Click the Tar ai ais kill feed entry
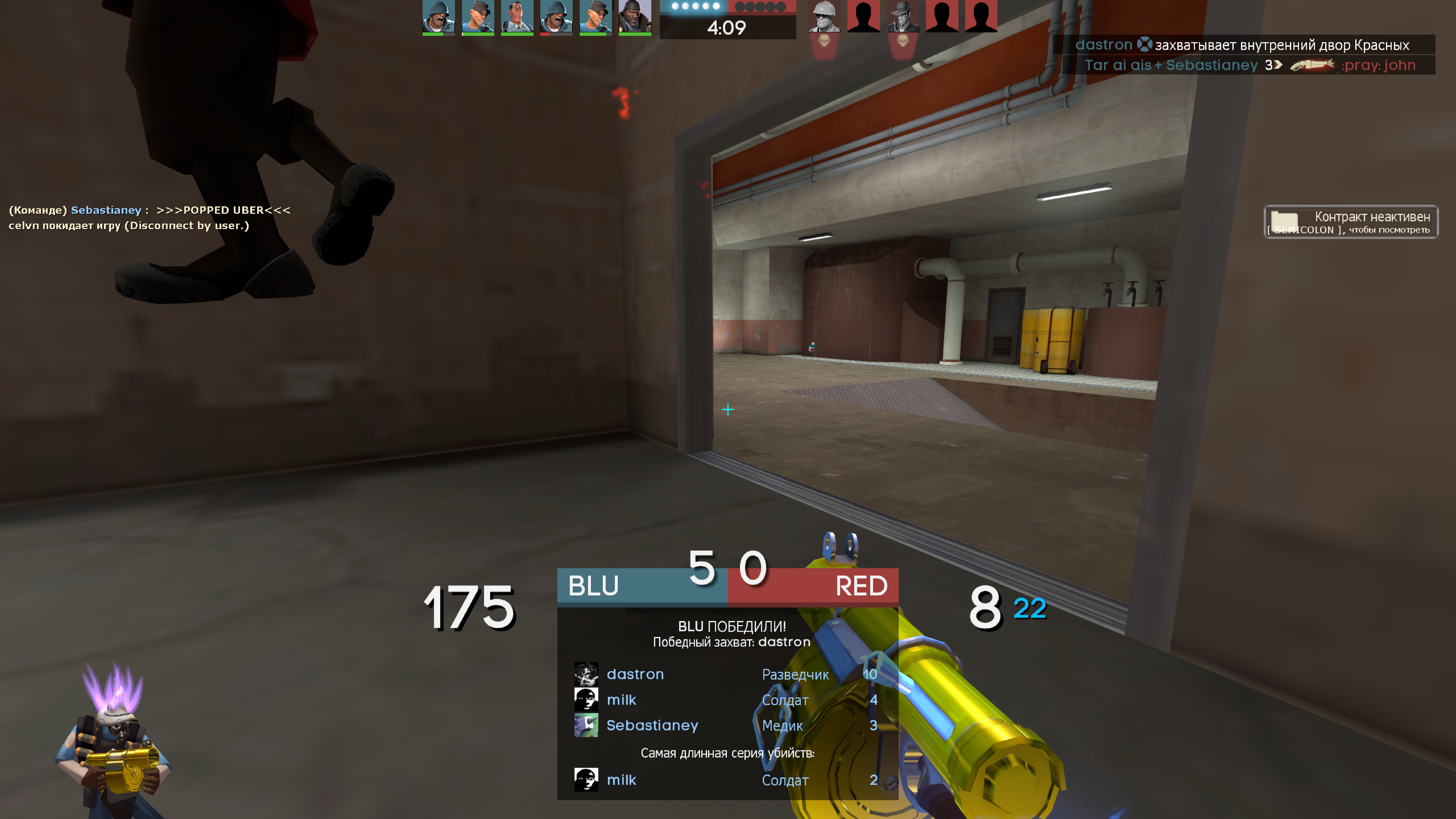 (1249, 65)
